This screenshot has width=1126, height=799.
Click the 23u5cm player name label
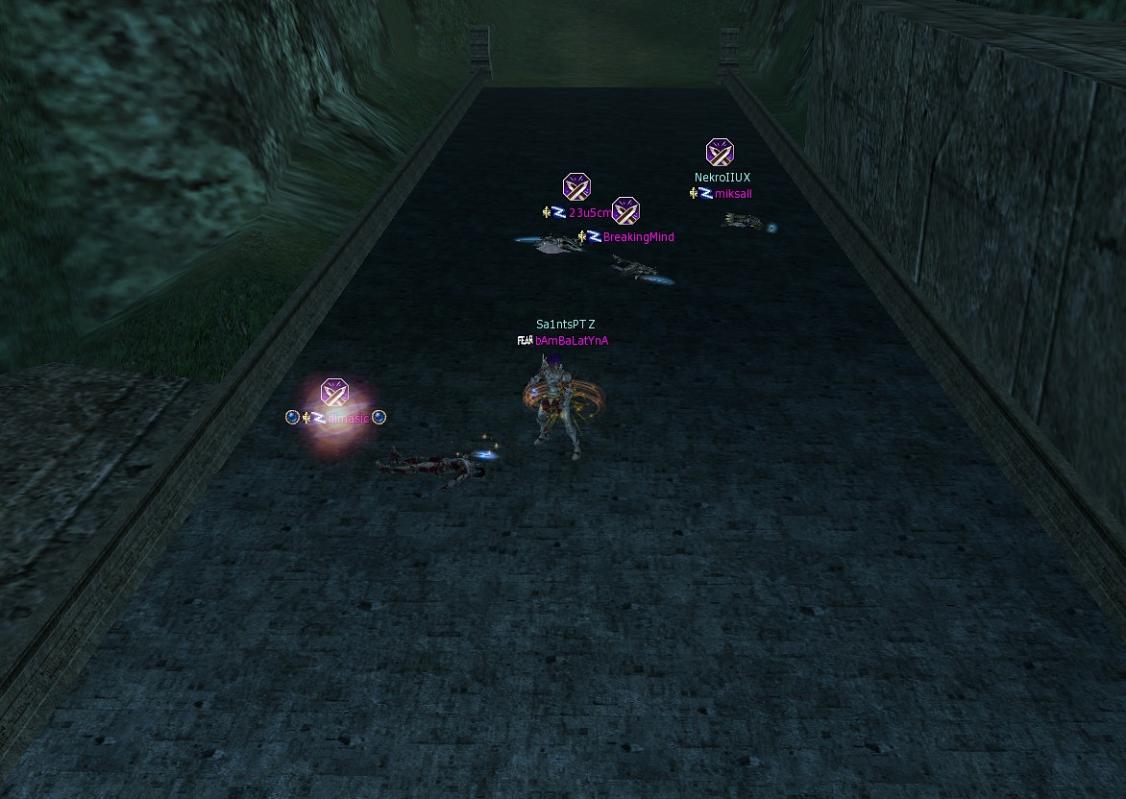pos(589,213)
